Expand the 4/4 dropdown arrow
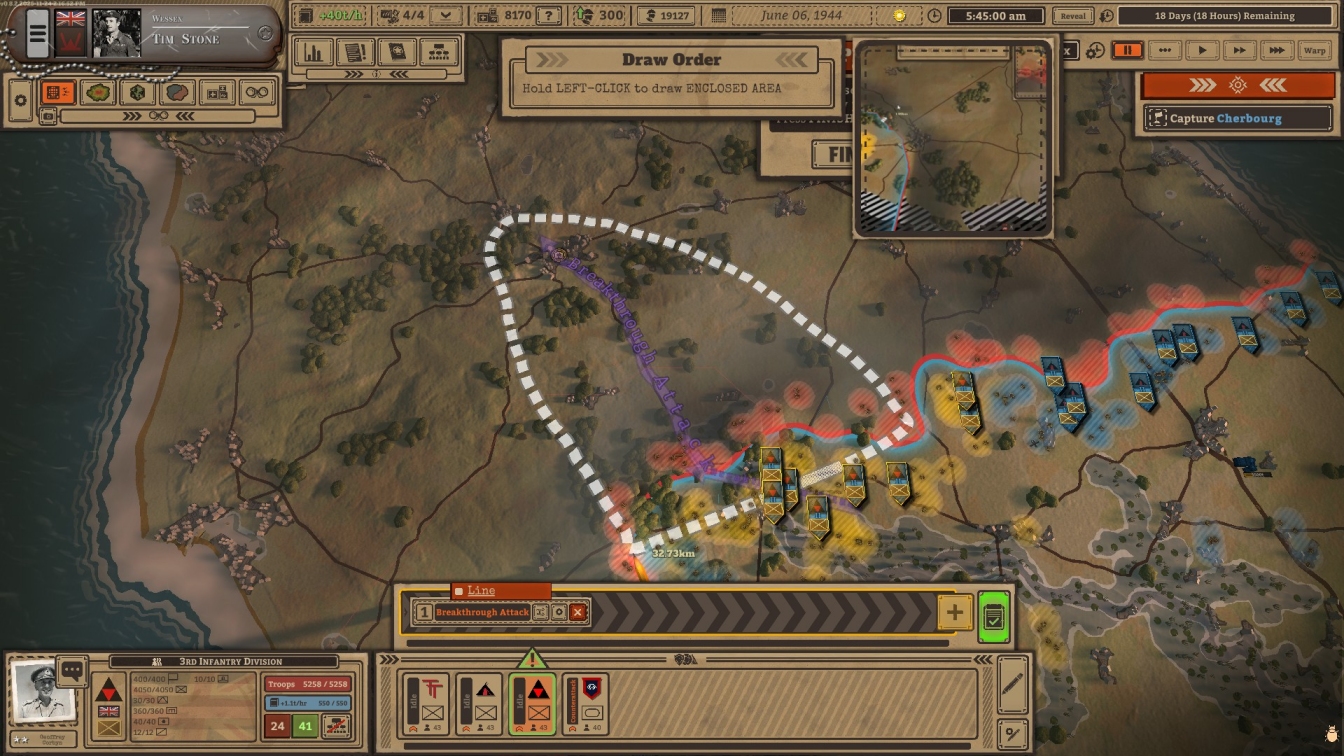Viewport: 1344px width, 756px height. click(x=445, y=16)
